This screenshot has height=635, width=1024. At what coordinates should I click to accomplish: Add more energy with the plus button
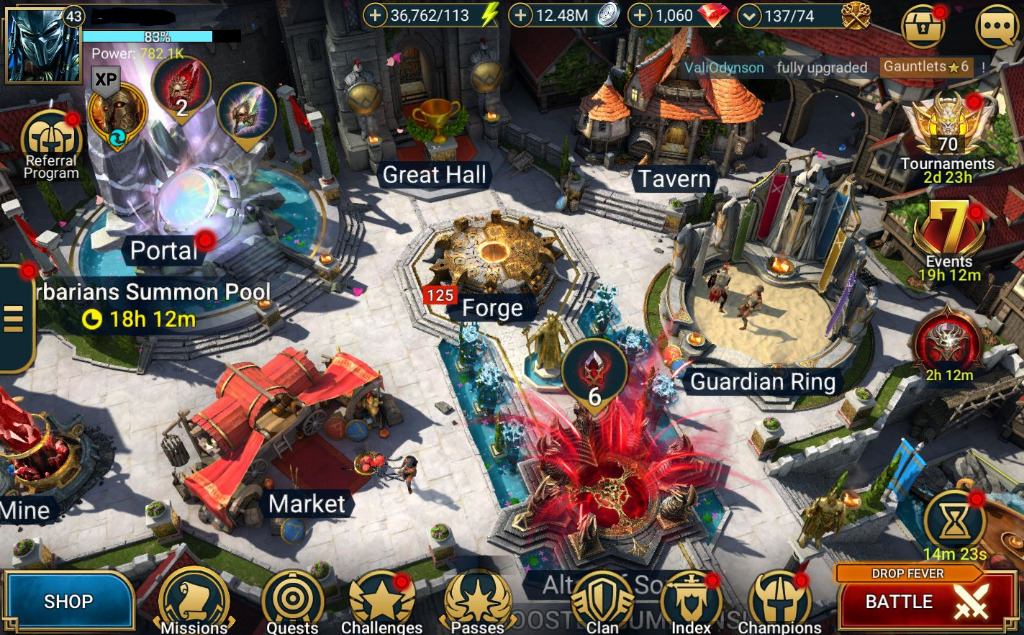pyautogui.click(x=375, y=15)
